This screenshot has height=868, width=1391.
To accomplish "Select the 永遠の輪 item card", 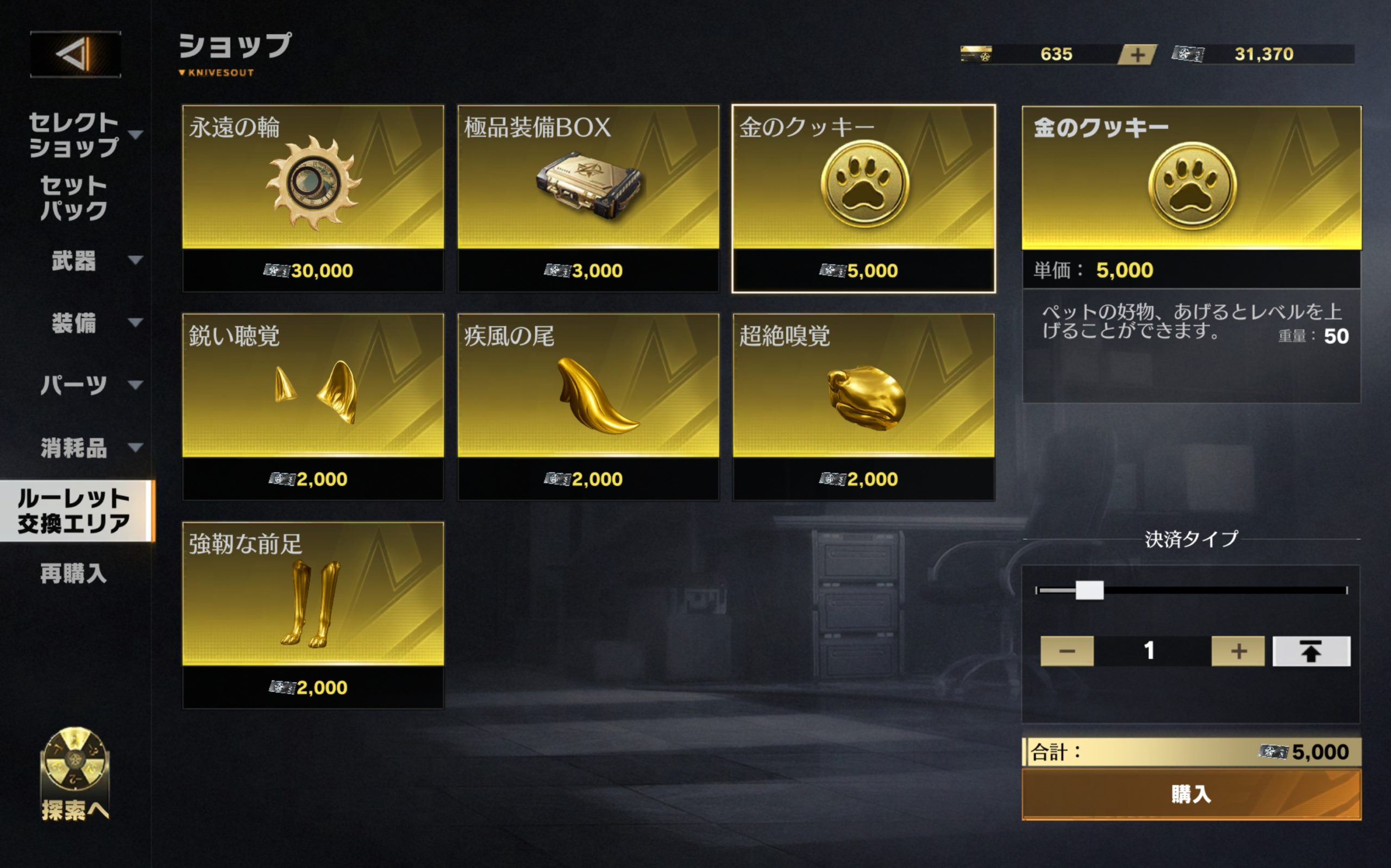I will point(313,198).
